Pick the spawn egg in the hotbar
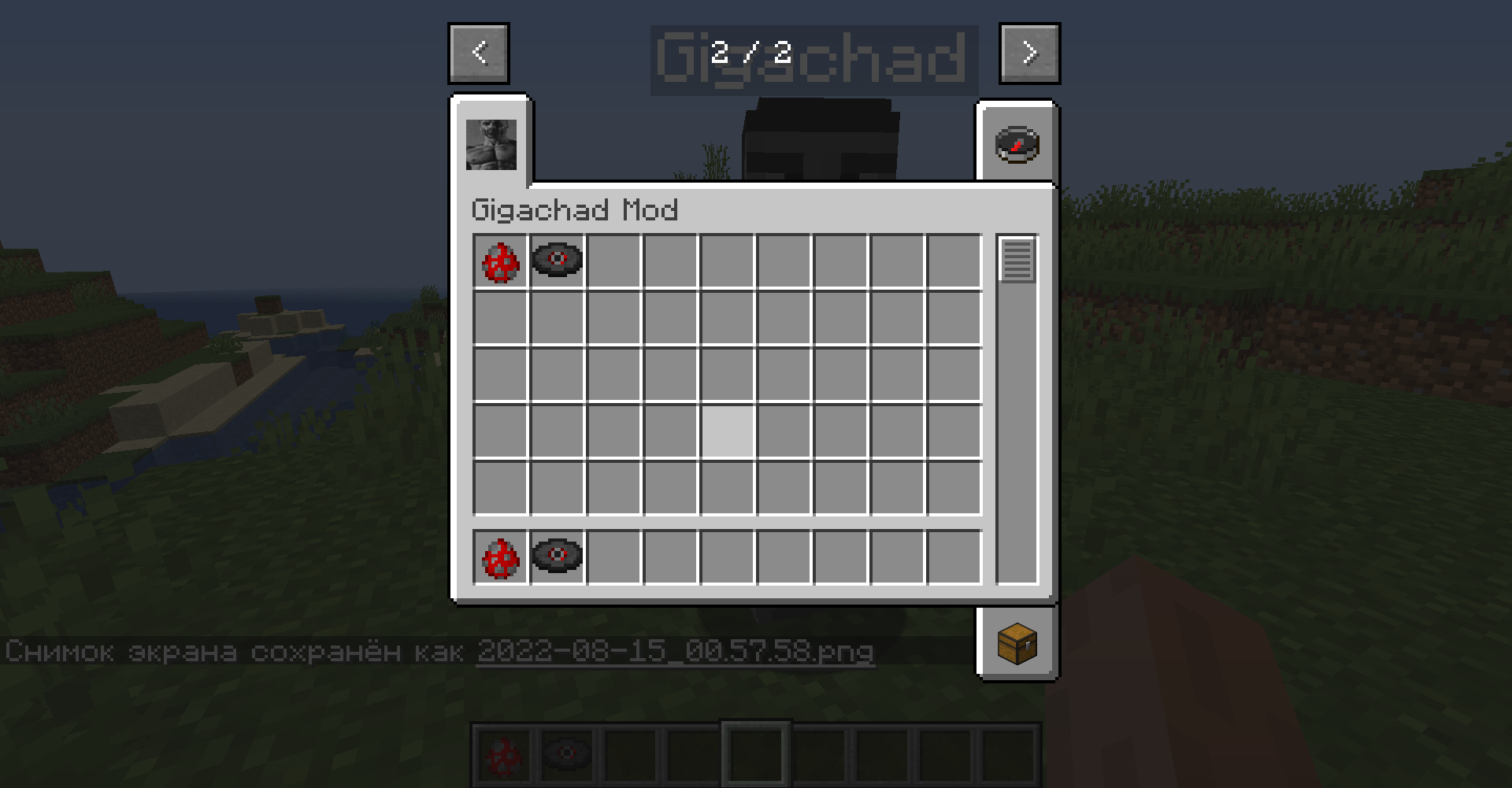1512x788 pixels. click(x=502, y=755)
